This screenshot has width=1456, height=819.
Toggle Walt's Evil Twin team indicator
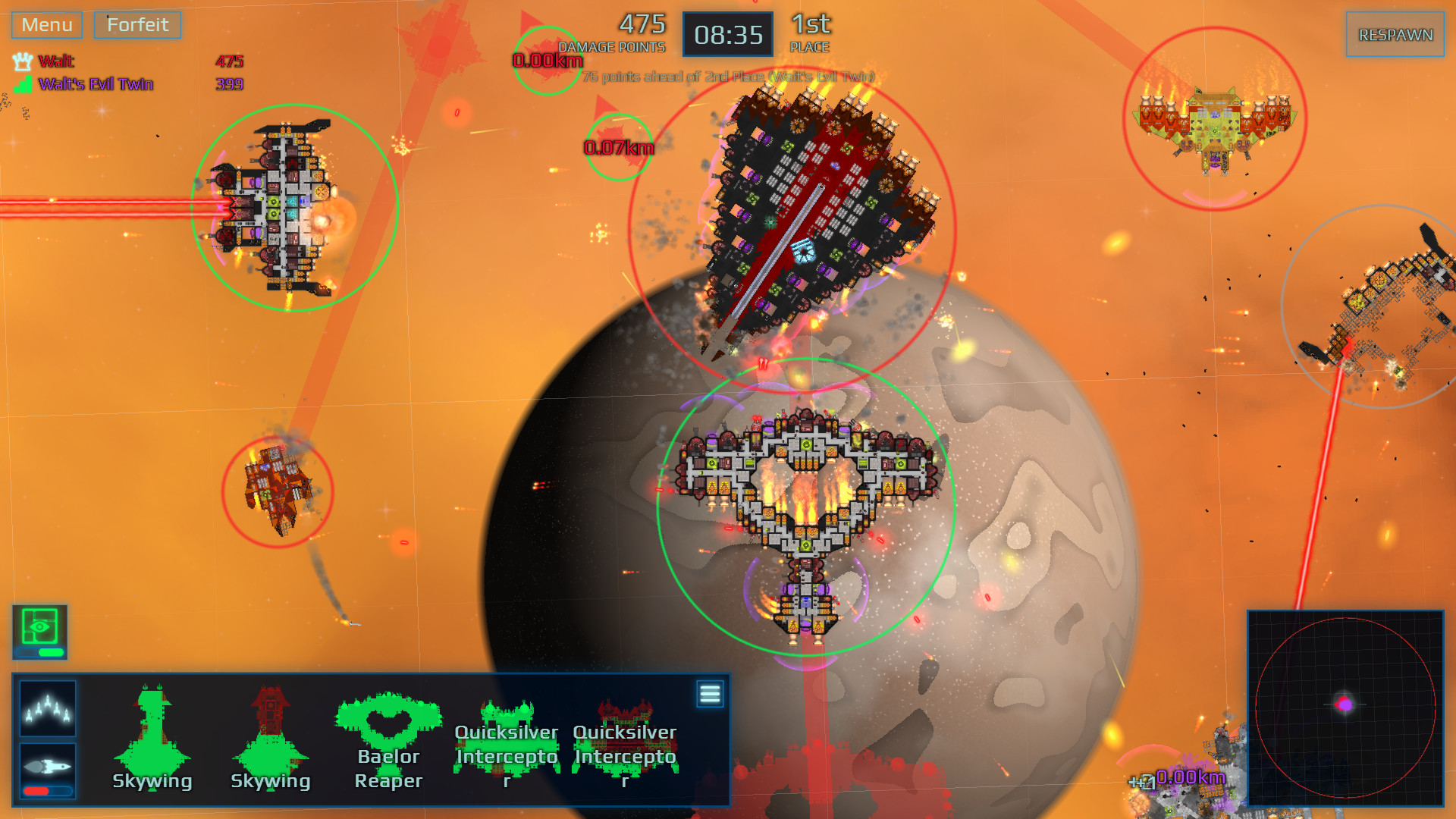tap(21, 83)
